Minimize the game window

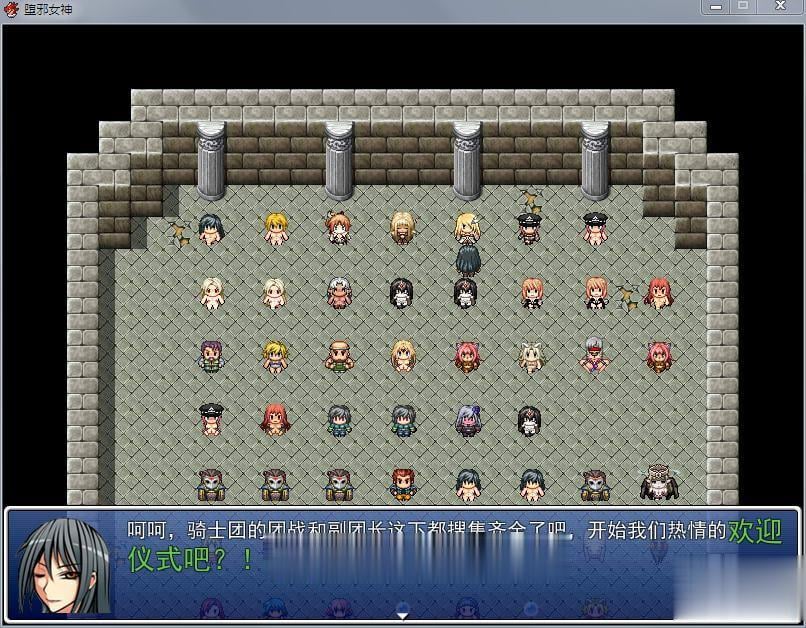click(x=716, y=7)
